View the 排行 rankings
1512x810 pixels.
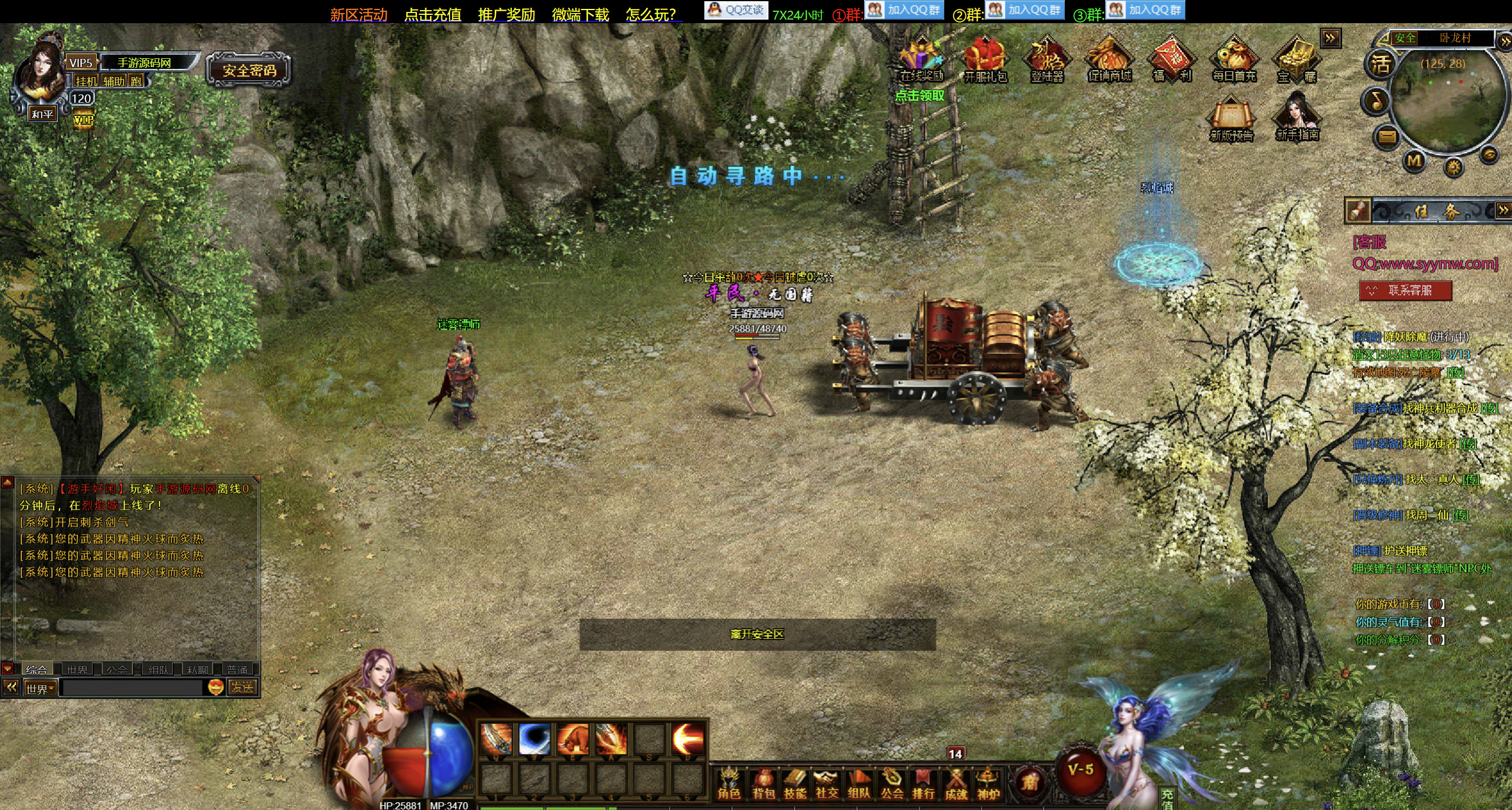coord(923,784)
